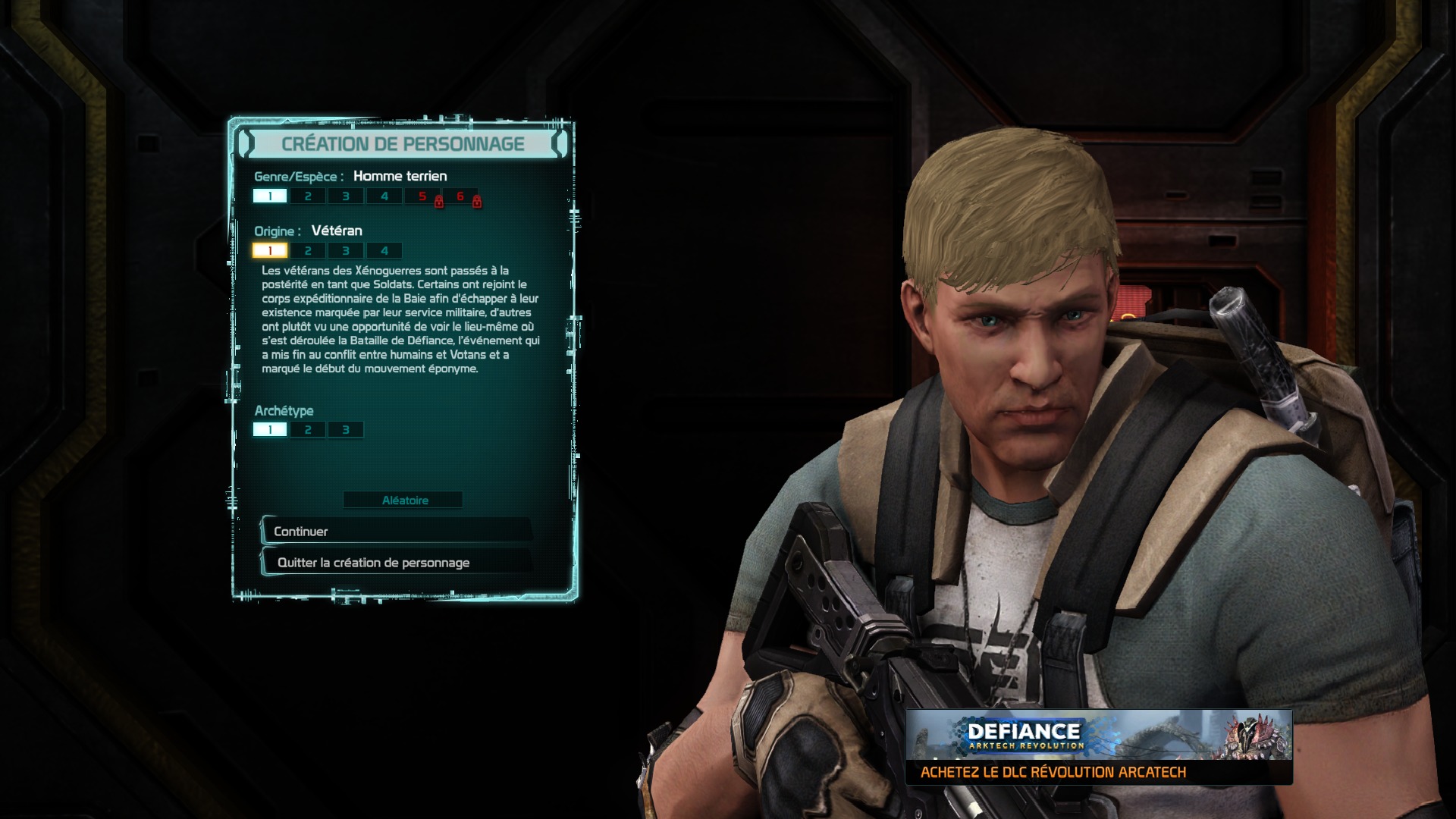The width and height of the screenshot is (1456, 819).
Task: Select Origine option 4
Action: (384, 251)
